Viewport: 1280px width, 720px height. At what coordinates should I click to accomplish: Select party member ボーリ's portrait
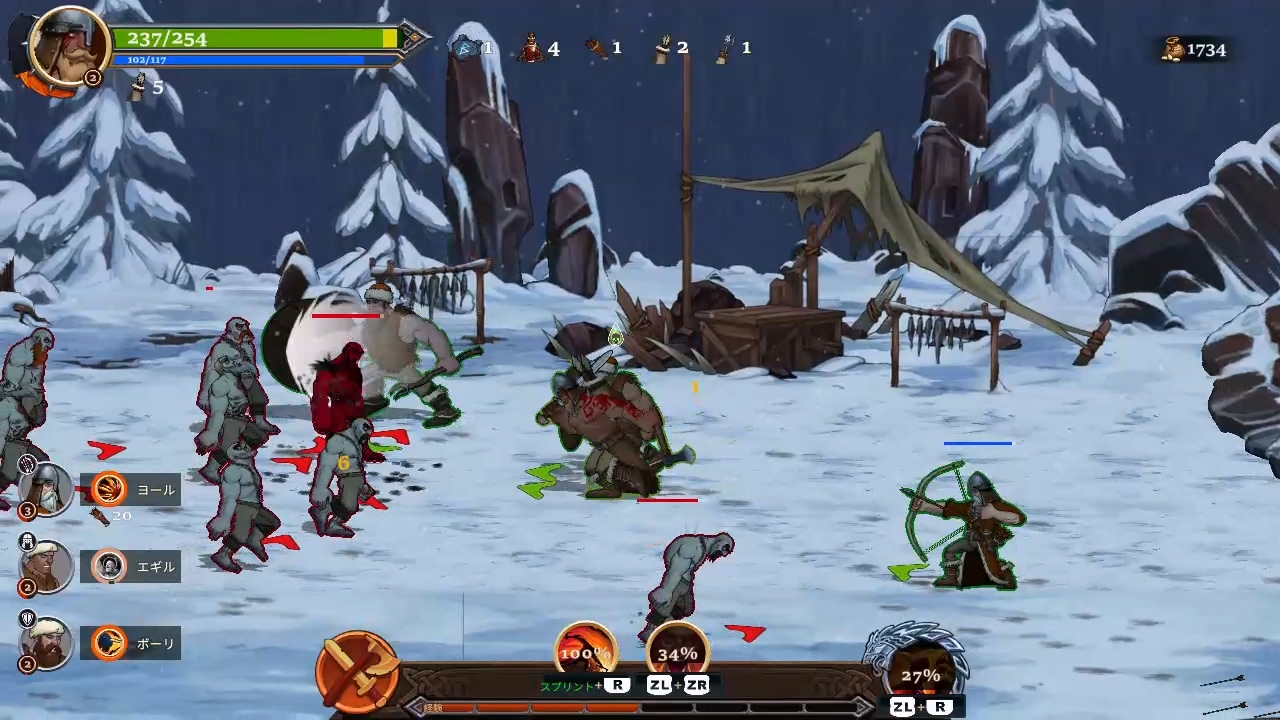click(x=47, y=643)
